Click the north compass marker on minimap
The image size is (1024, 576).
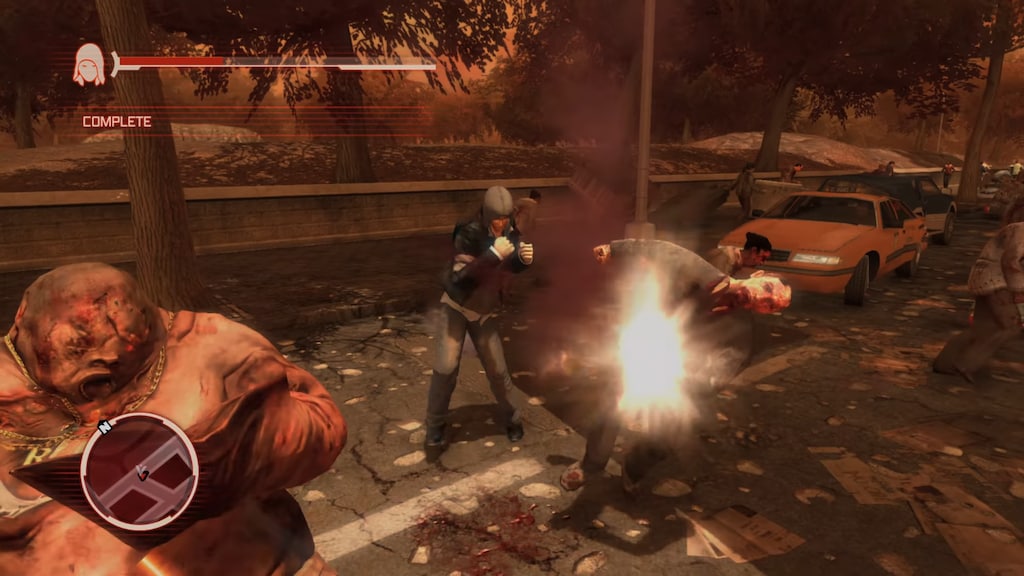tap(103, 427)
